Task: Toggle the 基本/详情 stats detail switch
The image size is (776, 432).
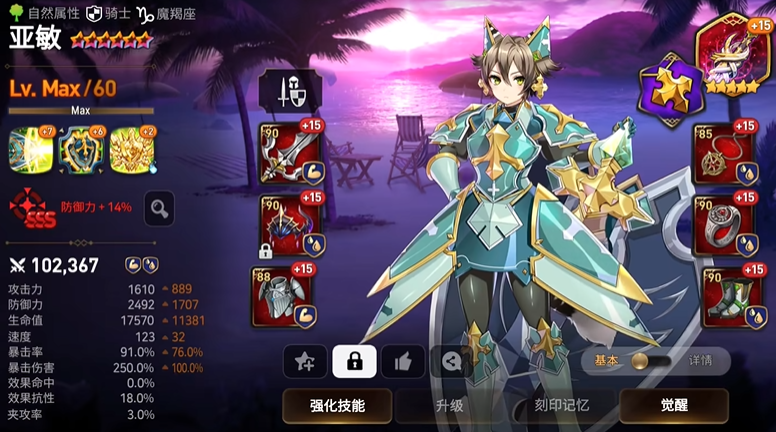Action: pos(636,361)
